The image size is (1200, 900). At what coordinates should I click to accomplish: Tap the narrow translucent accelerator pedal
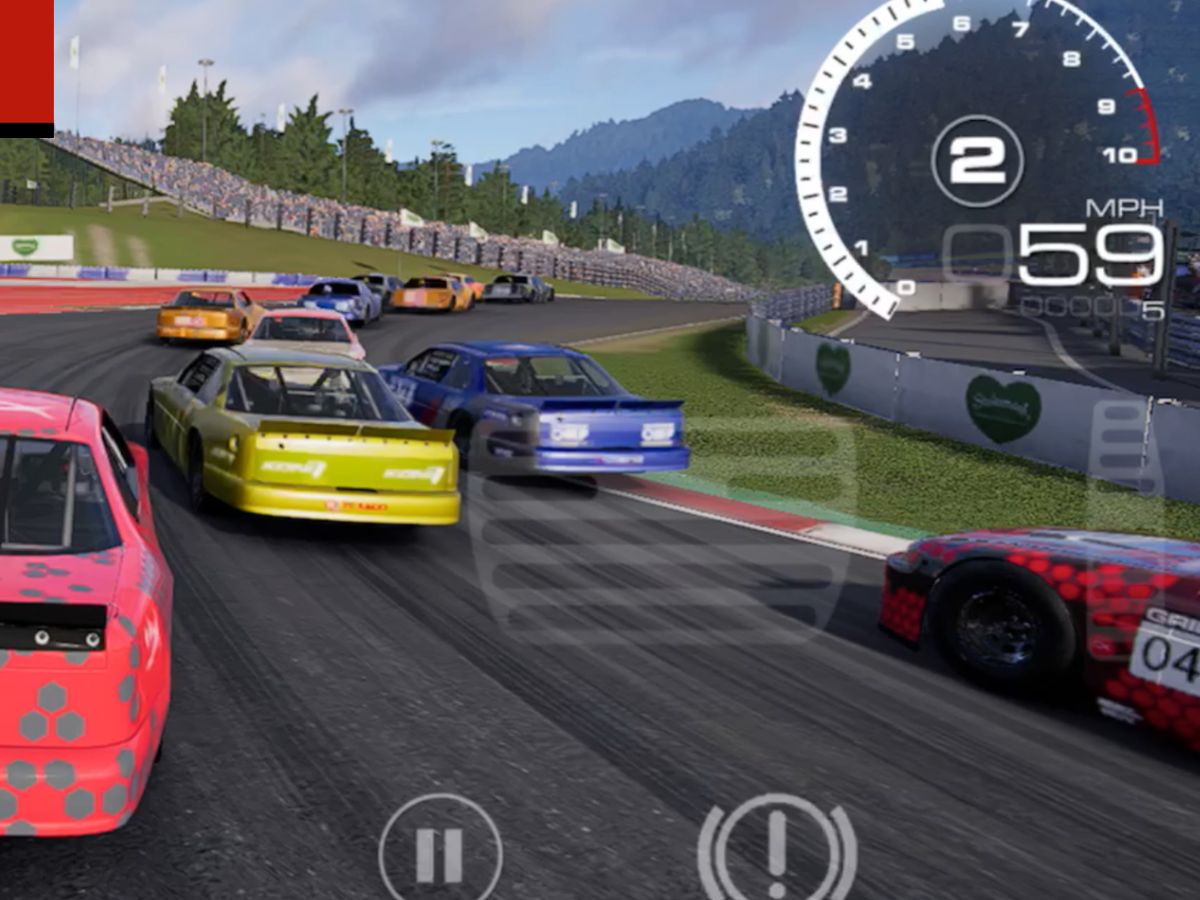pyautogui.click(x=1125, y=455)
